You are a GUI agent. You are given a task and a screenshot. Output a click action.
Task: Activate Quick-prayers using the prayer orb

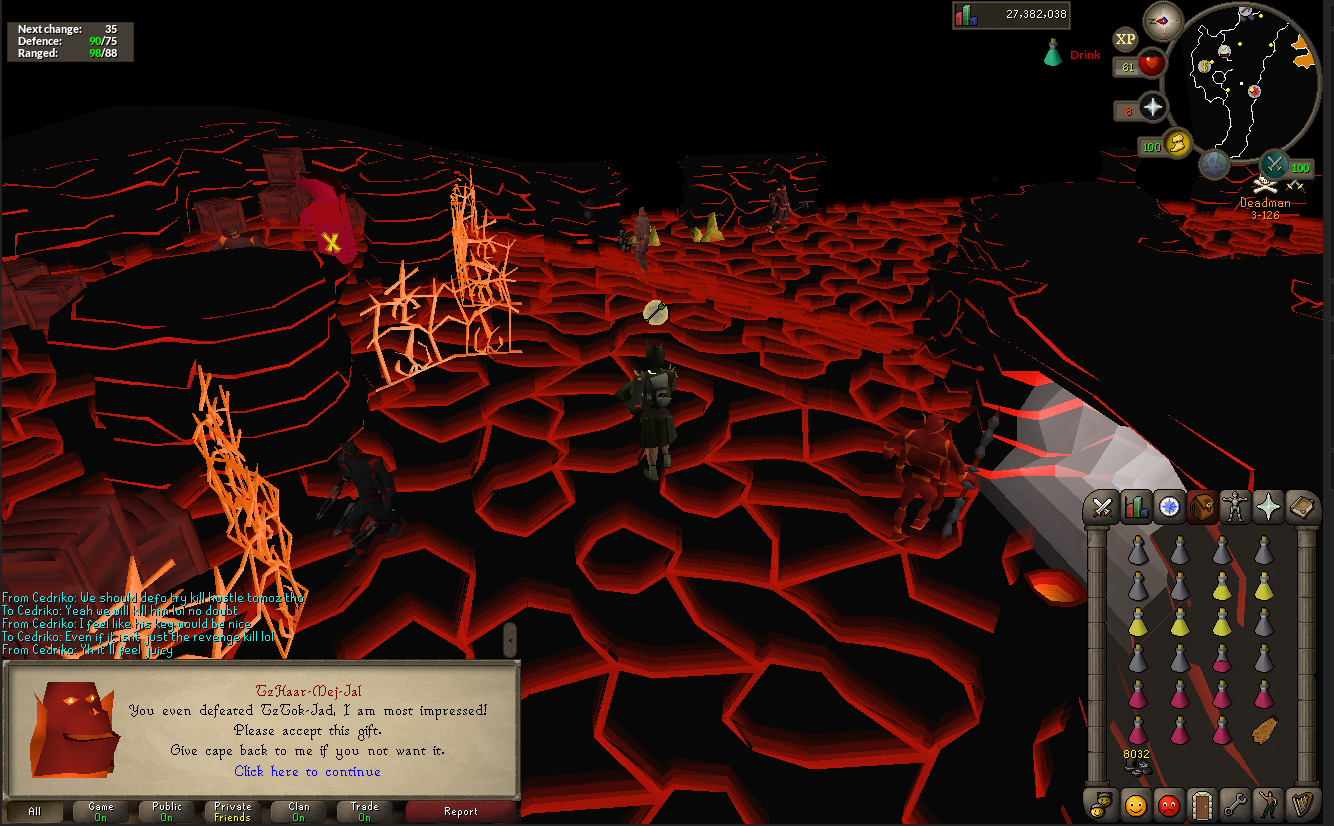(1153, 109)
